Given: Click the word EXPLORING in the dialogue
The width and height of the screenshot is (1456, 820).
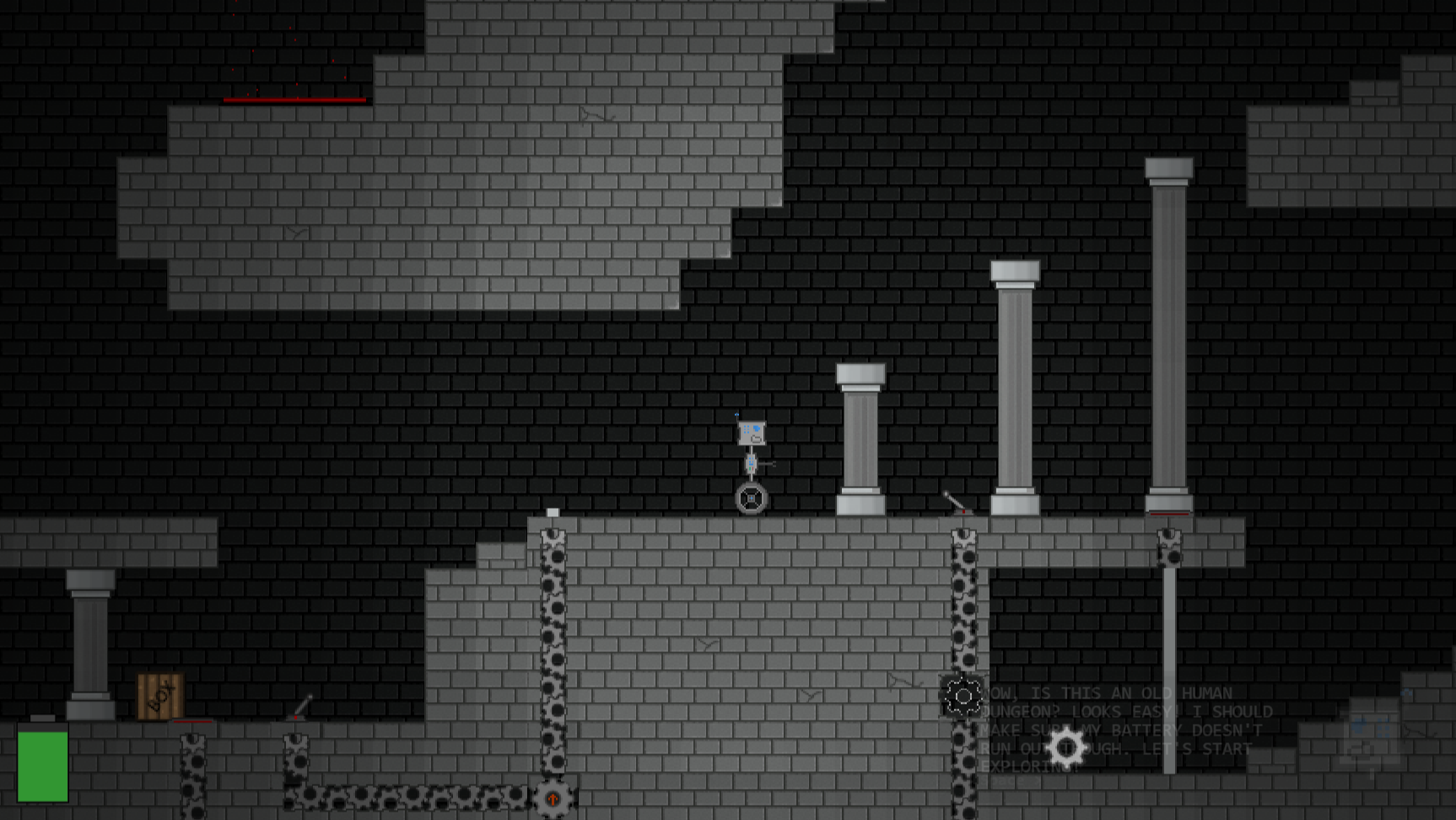Looking at the screenshot, I should 1027,767.
